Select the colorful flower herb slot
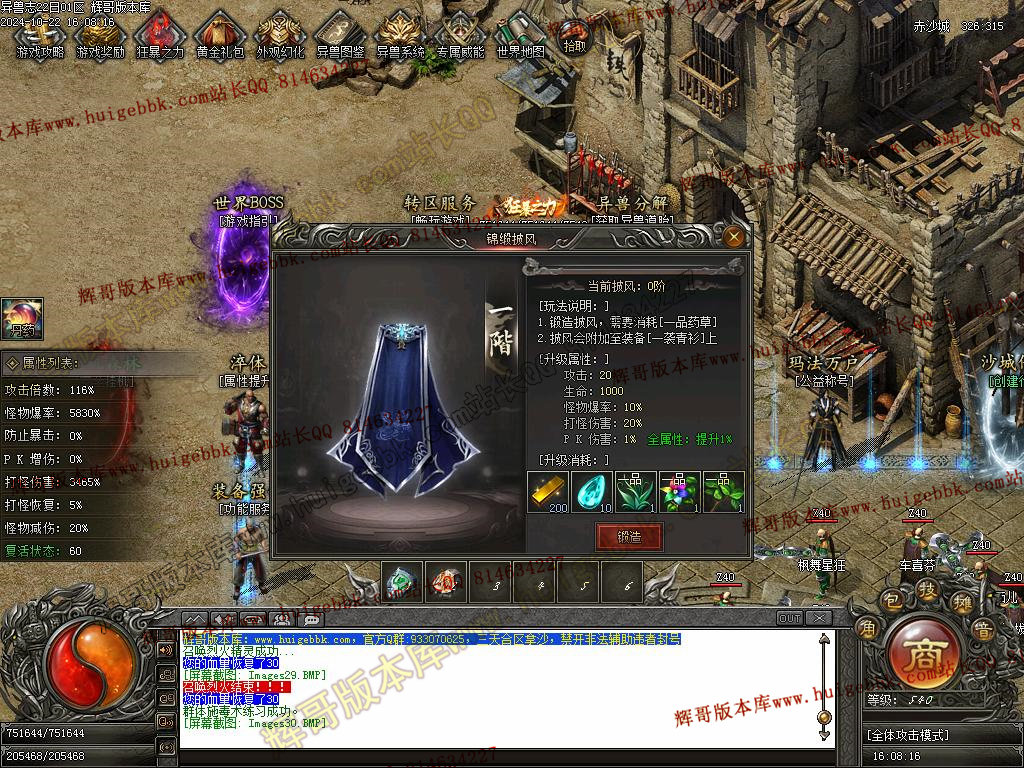The image size is (1024, 768). [x=679, y=491]
